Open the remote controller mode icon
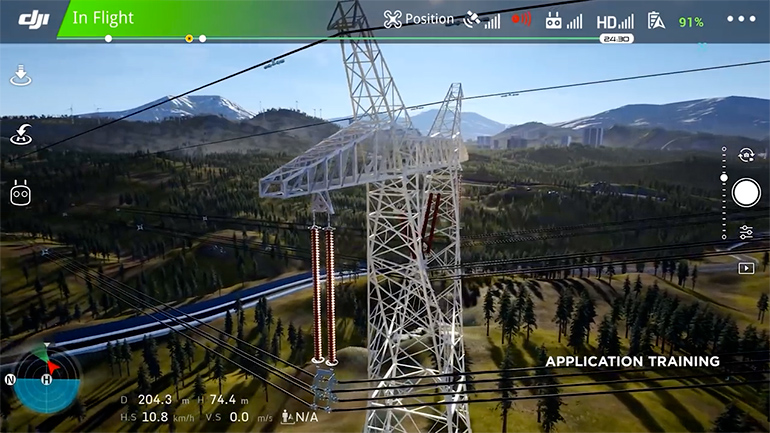 [21, 192]
